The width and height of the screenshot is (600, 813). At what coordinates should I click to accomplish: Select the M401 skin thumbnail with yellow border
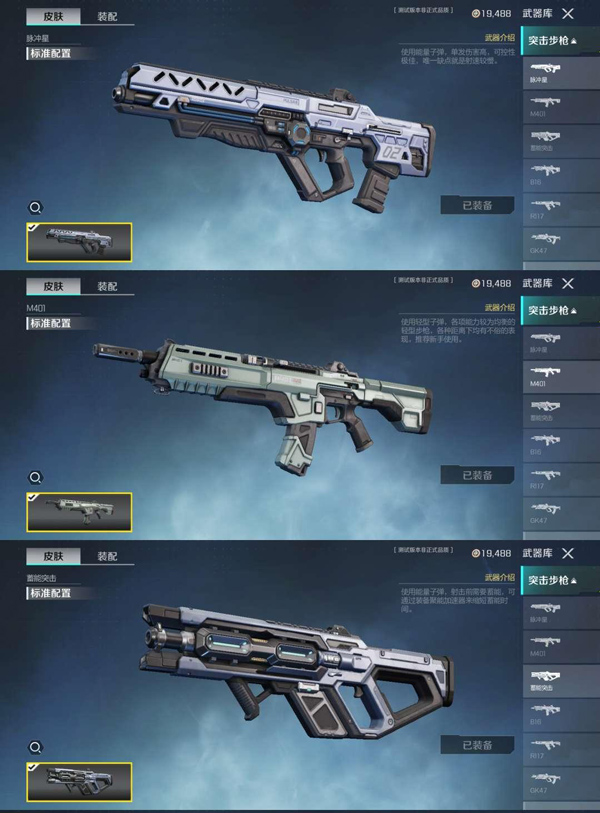79,512
